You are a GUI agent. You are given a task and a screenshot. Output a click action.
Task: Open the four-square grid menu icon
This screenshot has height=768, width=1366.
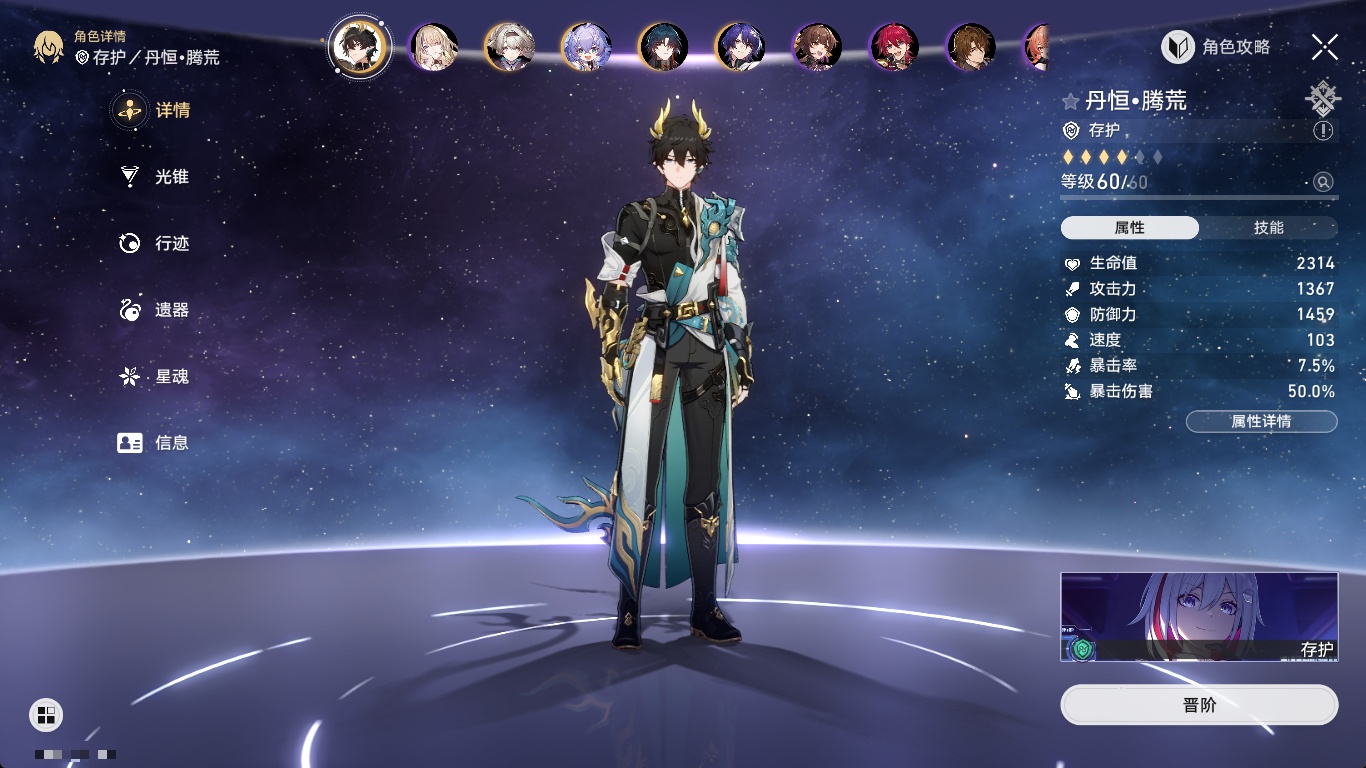[x=46, y=714]
